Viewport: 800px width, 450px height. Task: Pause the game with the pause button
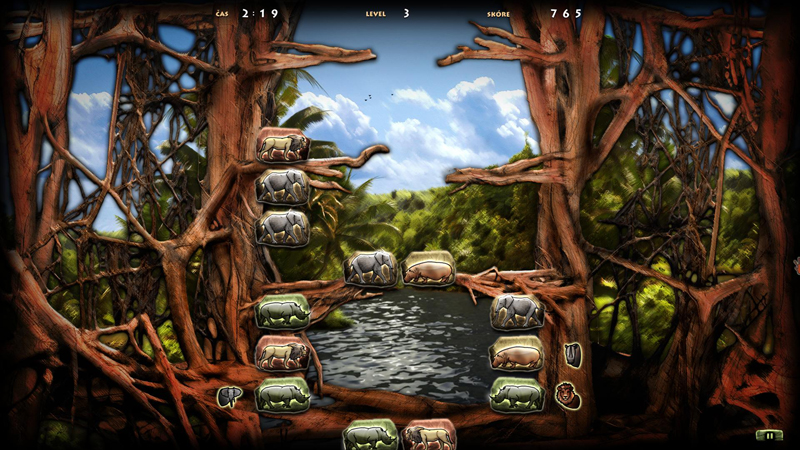click(768, 435)
